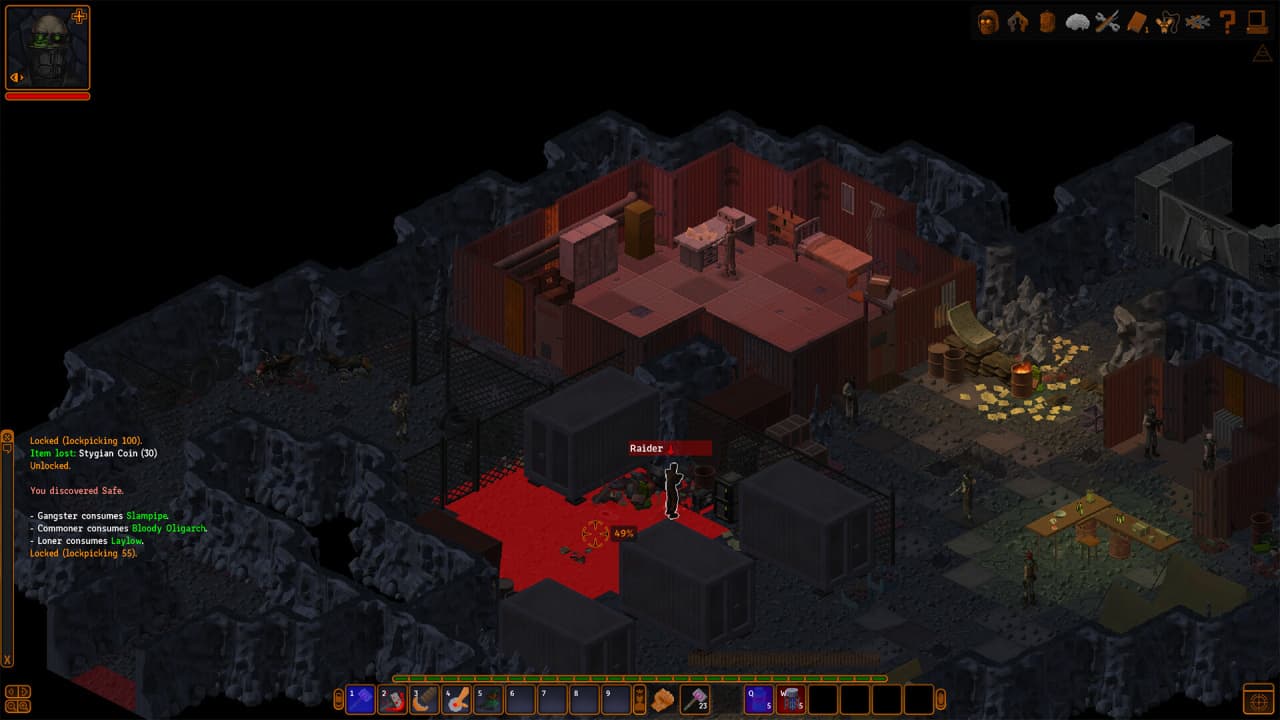Screen dimensions: 1280x720
Task: Use the W quick-slot item
Action: 791,699
